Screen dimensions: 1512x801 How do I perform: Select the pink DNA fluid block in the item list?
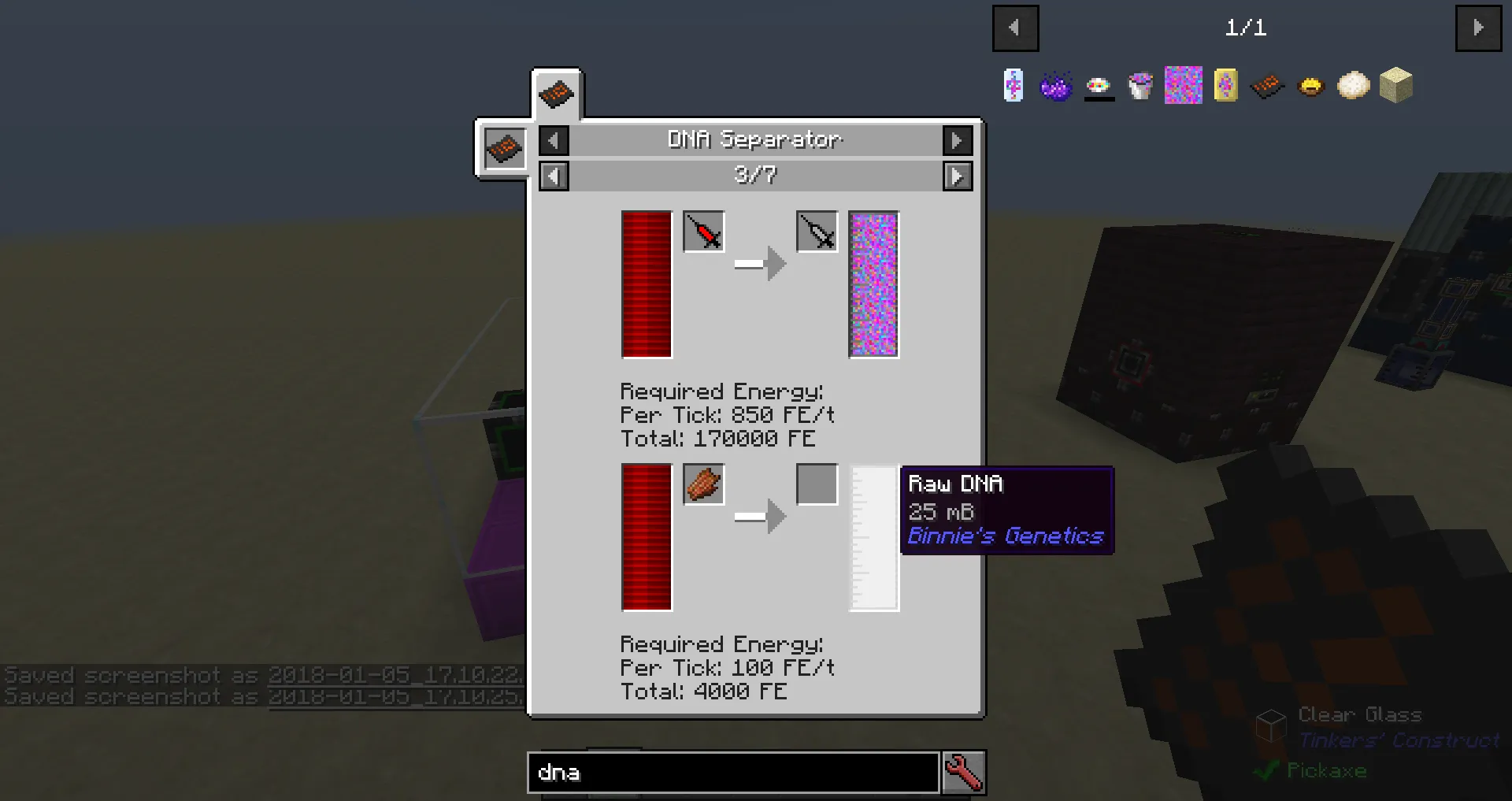(1182, 85)
